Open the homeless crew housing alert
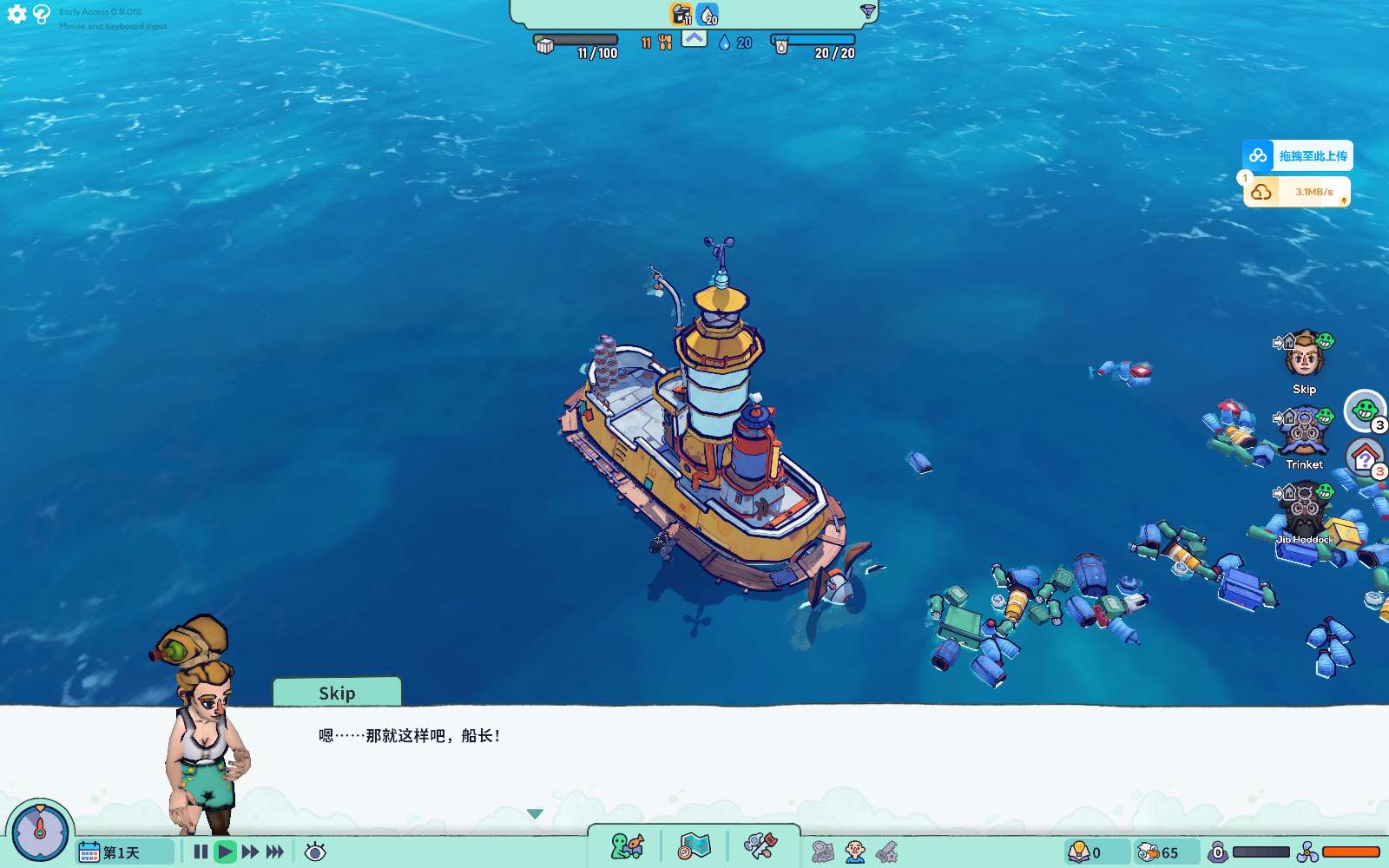Screen dimensions: 1389x868 click(1366, 457)
